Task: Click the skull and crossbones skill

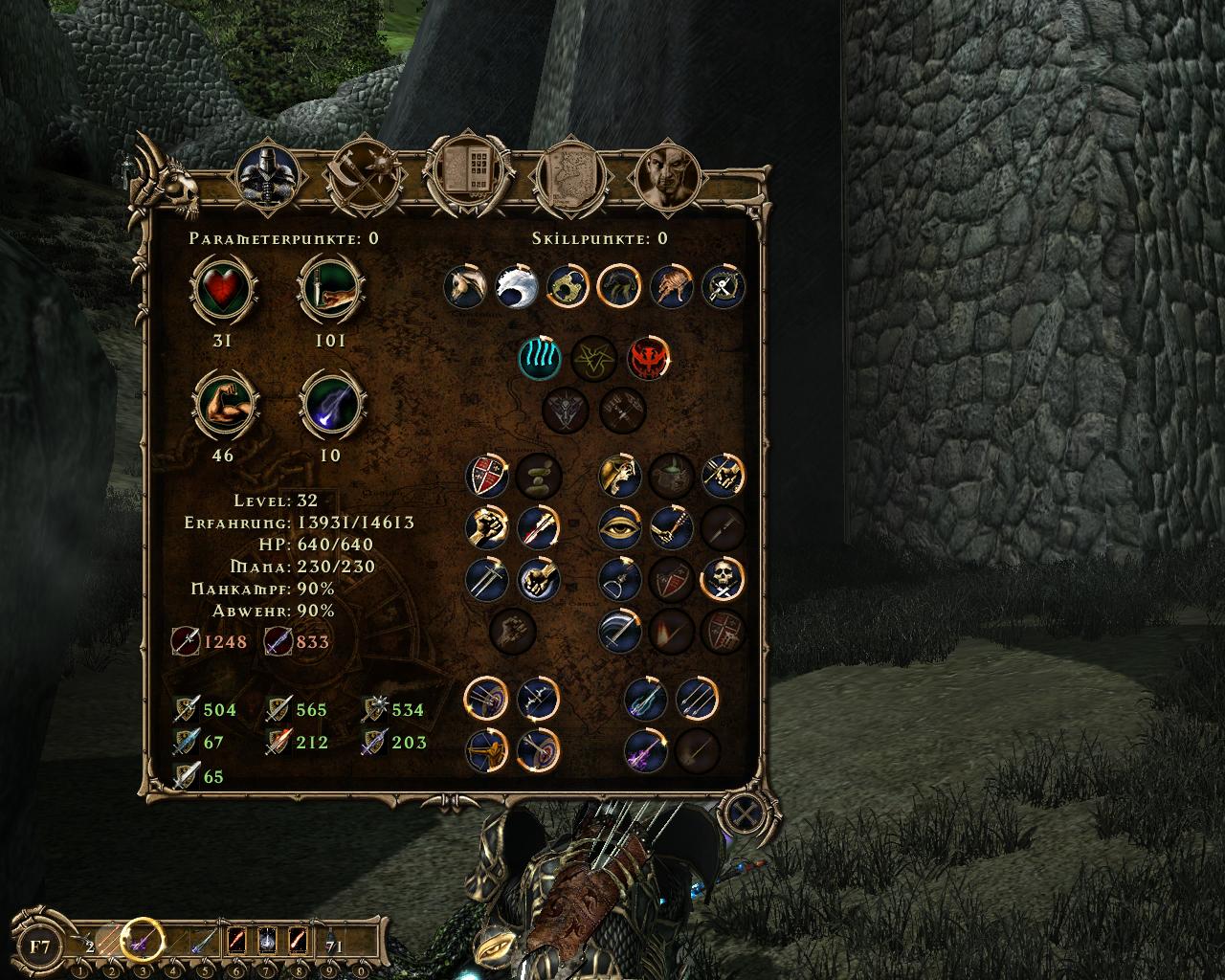Action: [x=724, y=578]
